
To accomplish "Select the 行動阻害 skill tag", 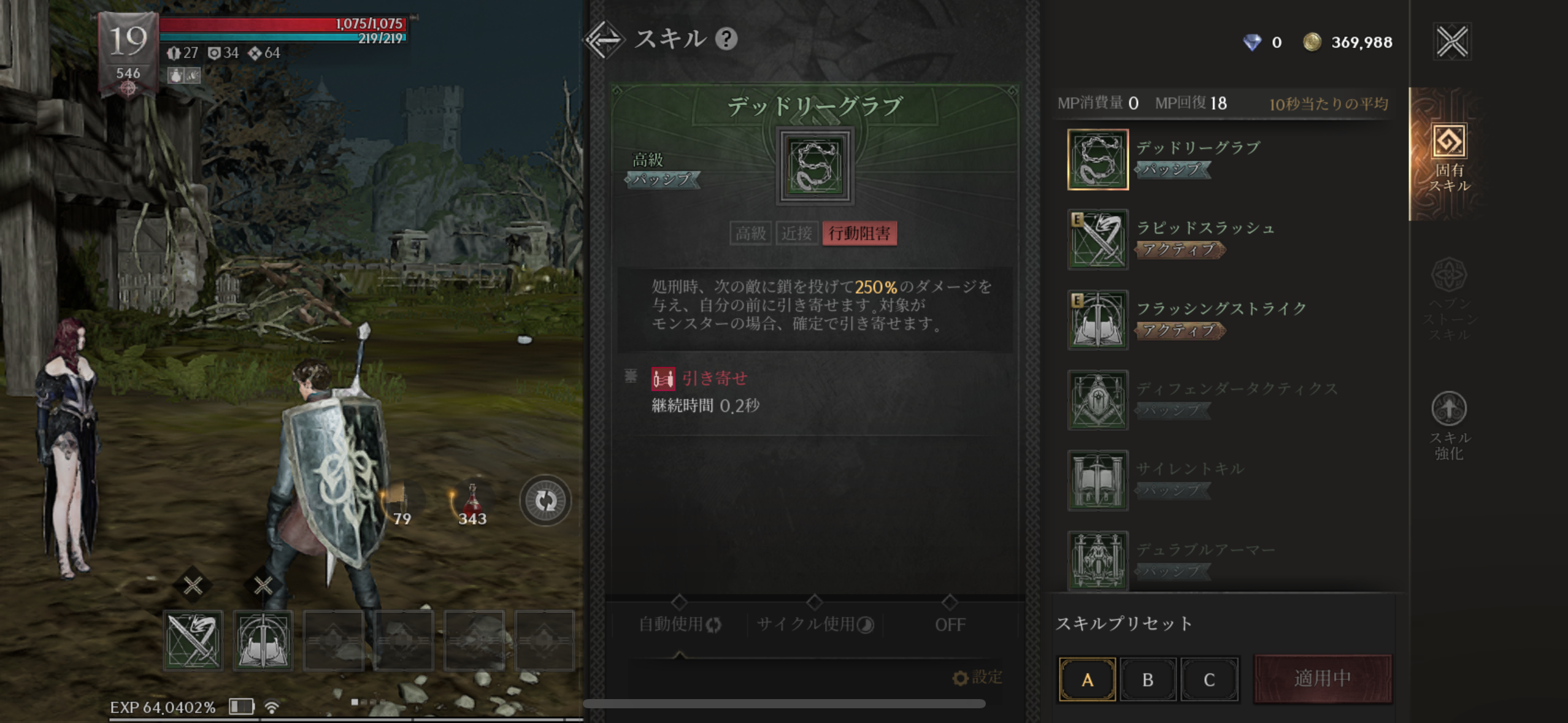I will 859,234.
